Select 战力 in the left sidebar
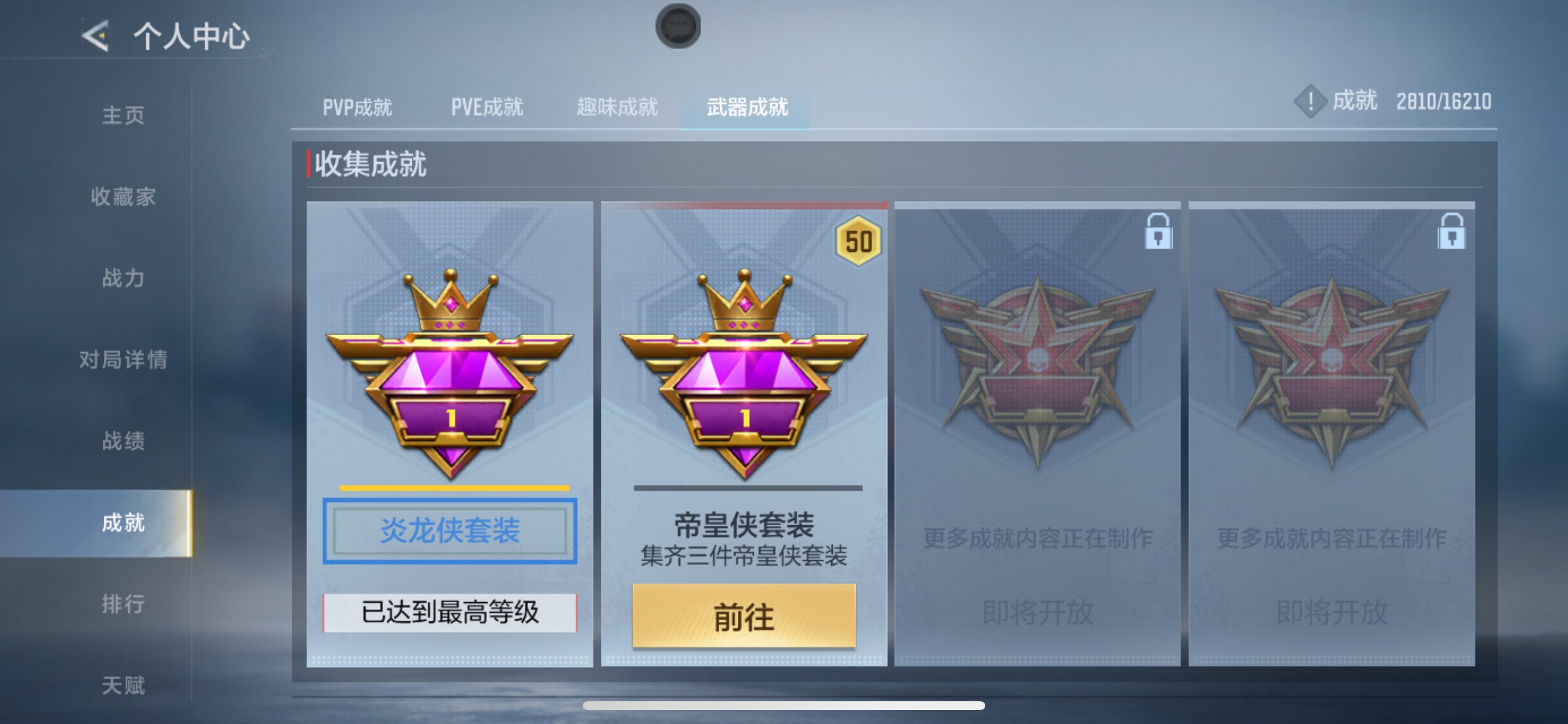1568x724 pixels. click(122, 278)
